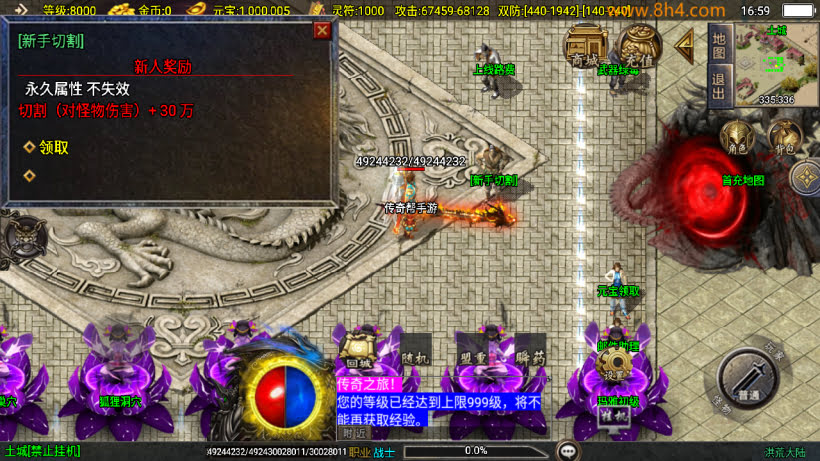This screenshot has width=820, height=461.
Task: Open the 角色 character sheet
Action: (x=739, y=137)
